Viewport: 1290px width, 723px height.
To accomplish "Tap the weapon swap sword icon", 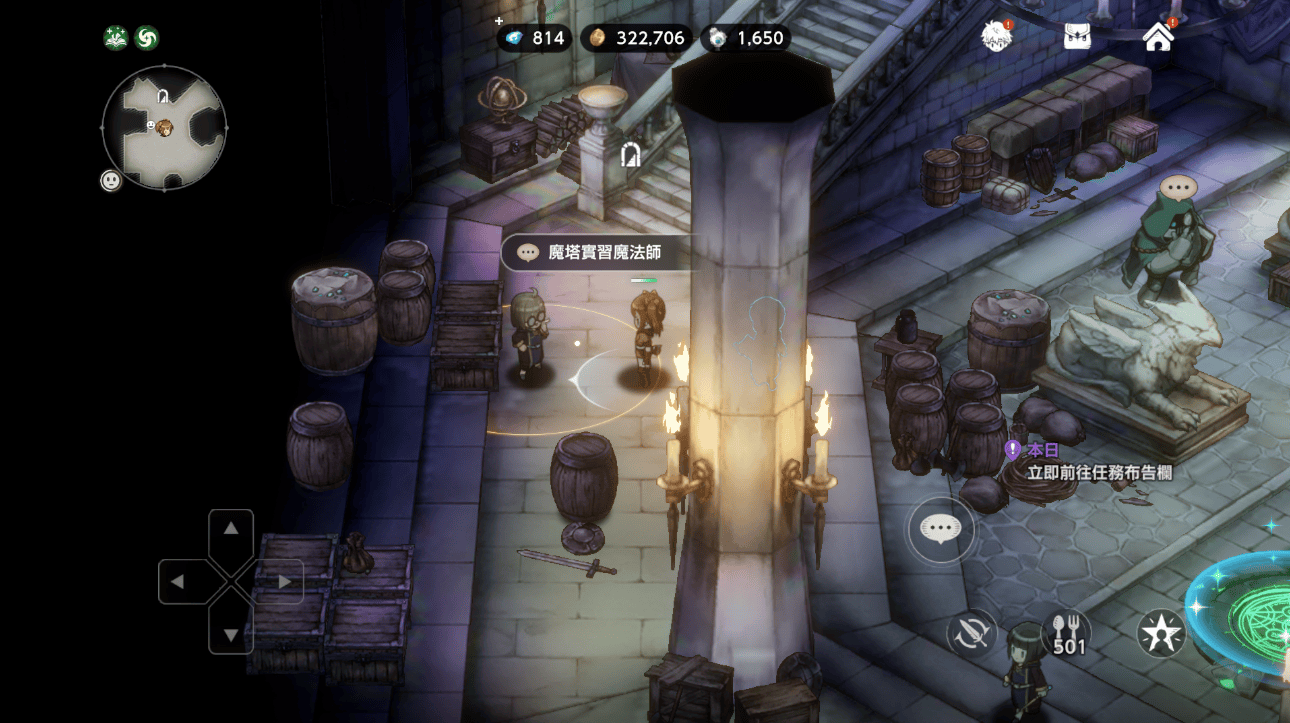I will coord(971,633).
